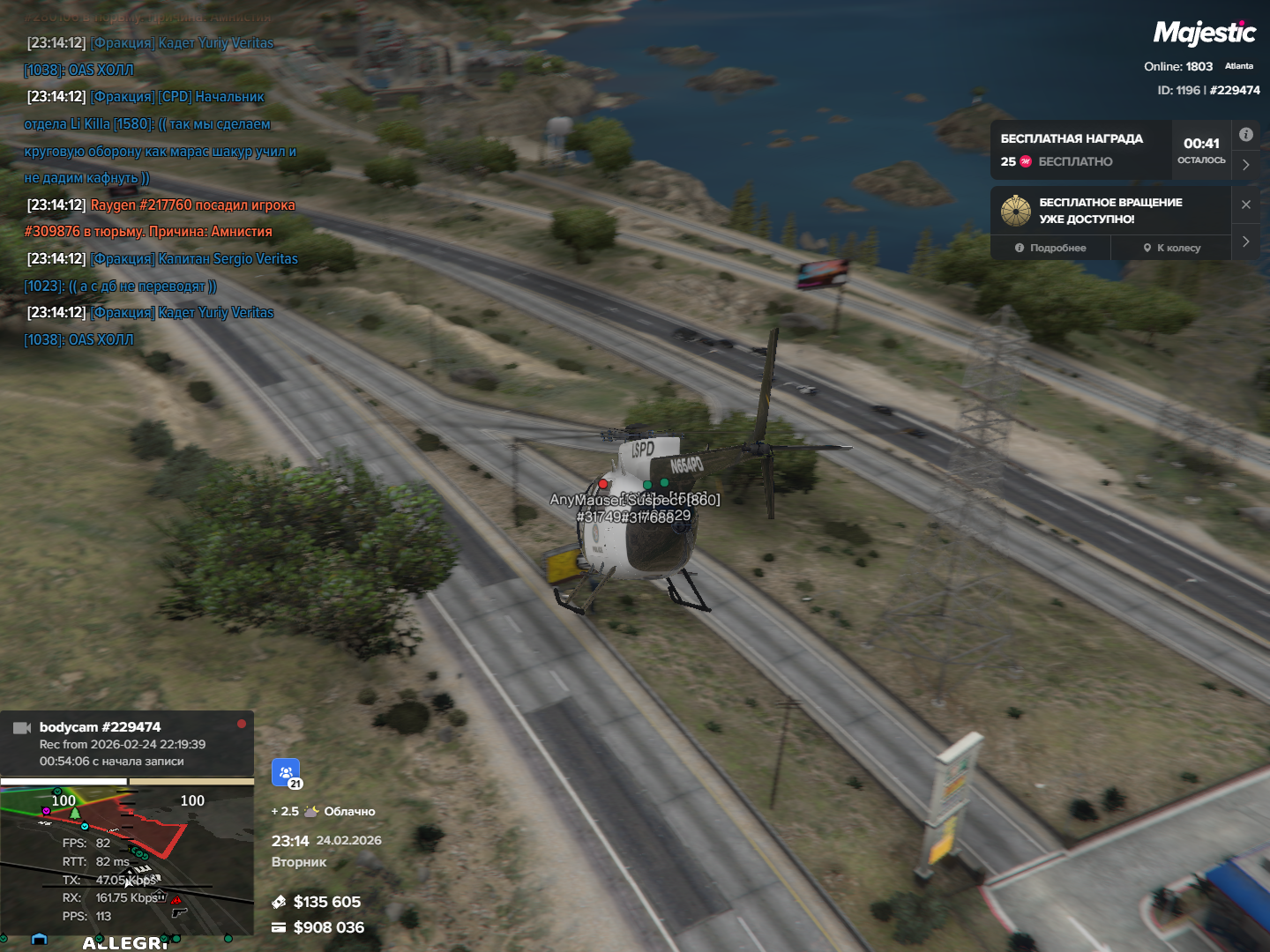Click the golden fortune wheel icon

[1016, 211]
